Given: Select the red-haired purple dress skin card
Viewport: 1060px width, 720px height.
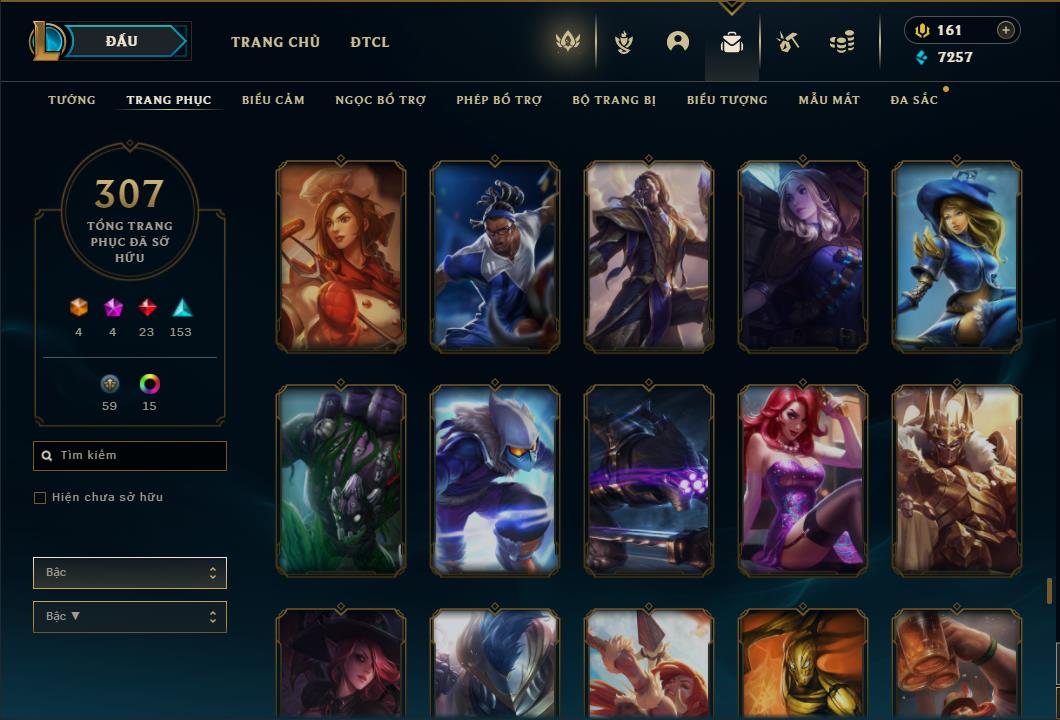Looking at the screenshot, I should point(803,480).
